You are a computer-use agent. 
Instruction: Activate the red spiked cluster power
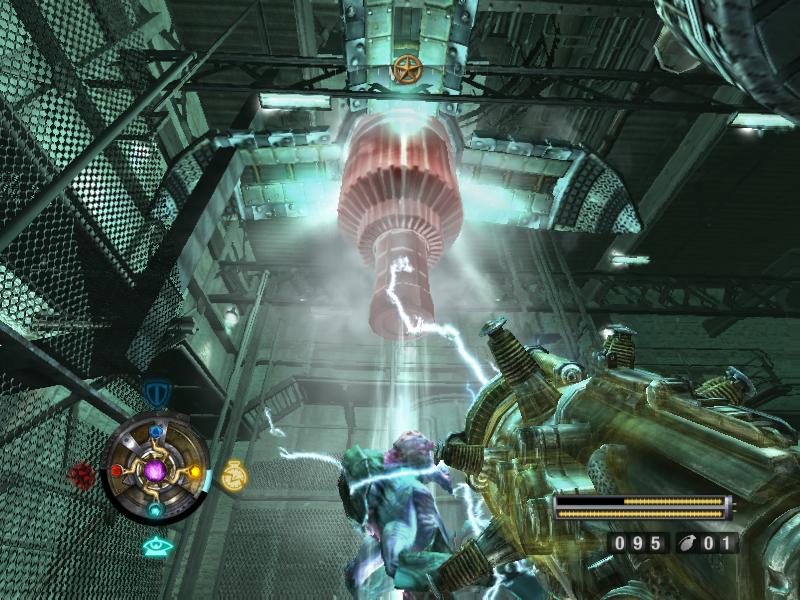(83, 474)
